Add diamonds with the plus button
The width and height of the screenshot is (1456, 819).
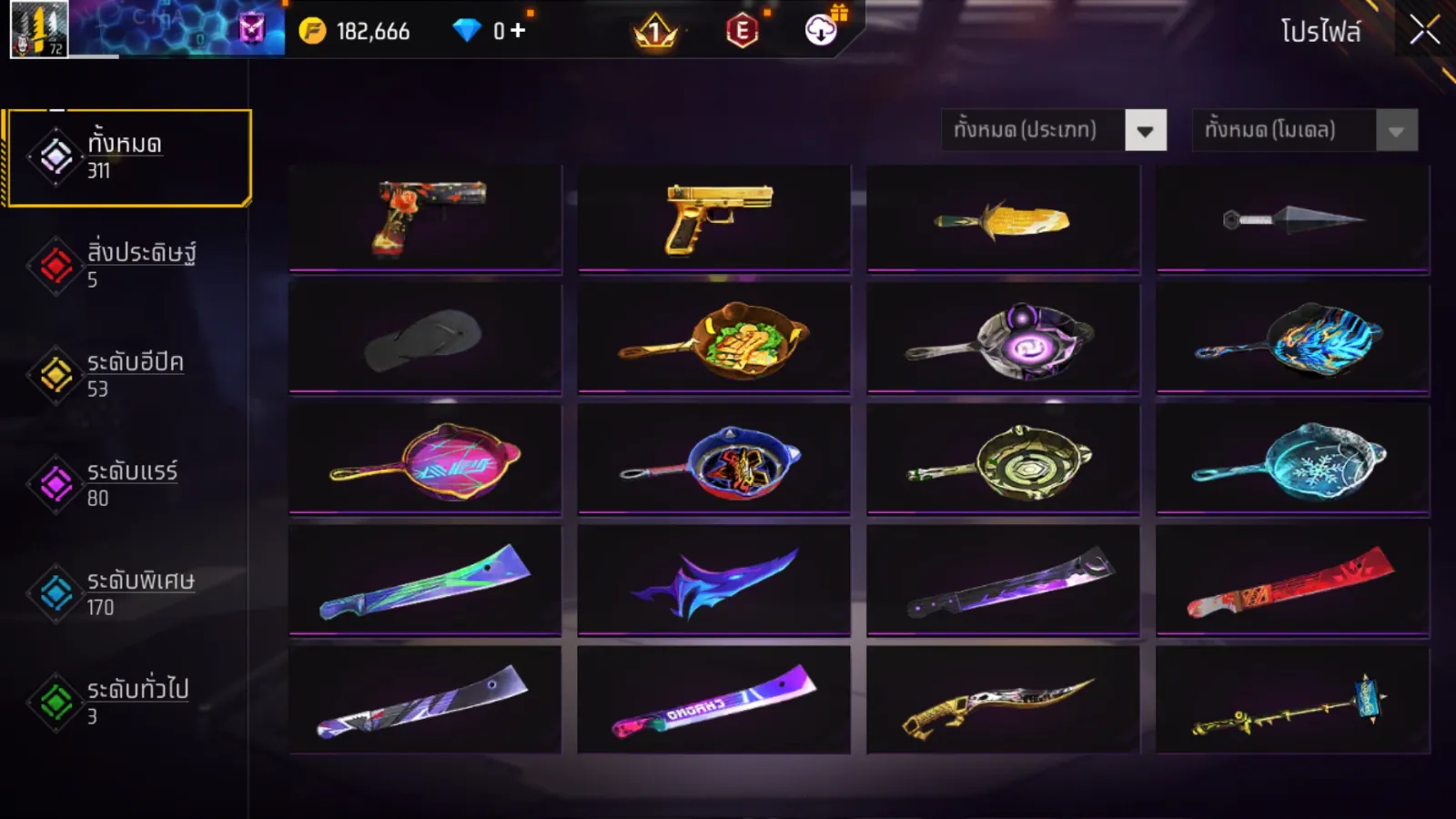click(x=518, y=31)
